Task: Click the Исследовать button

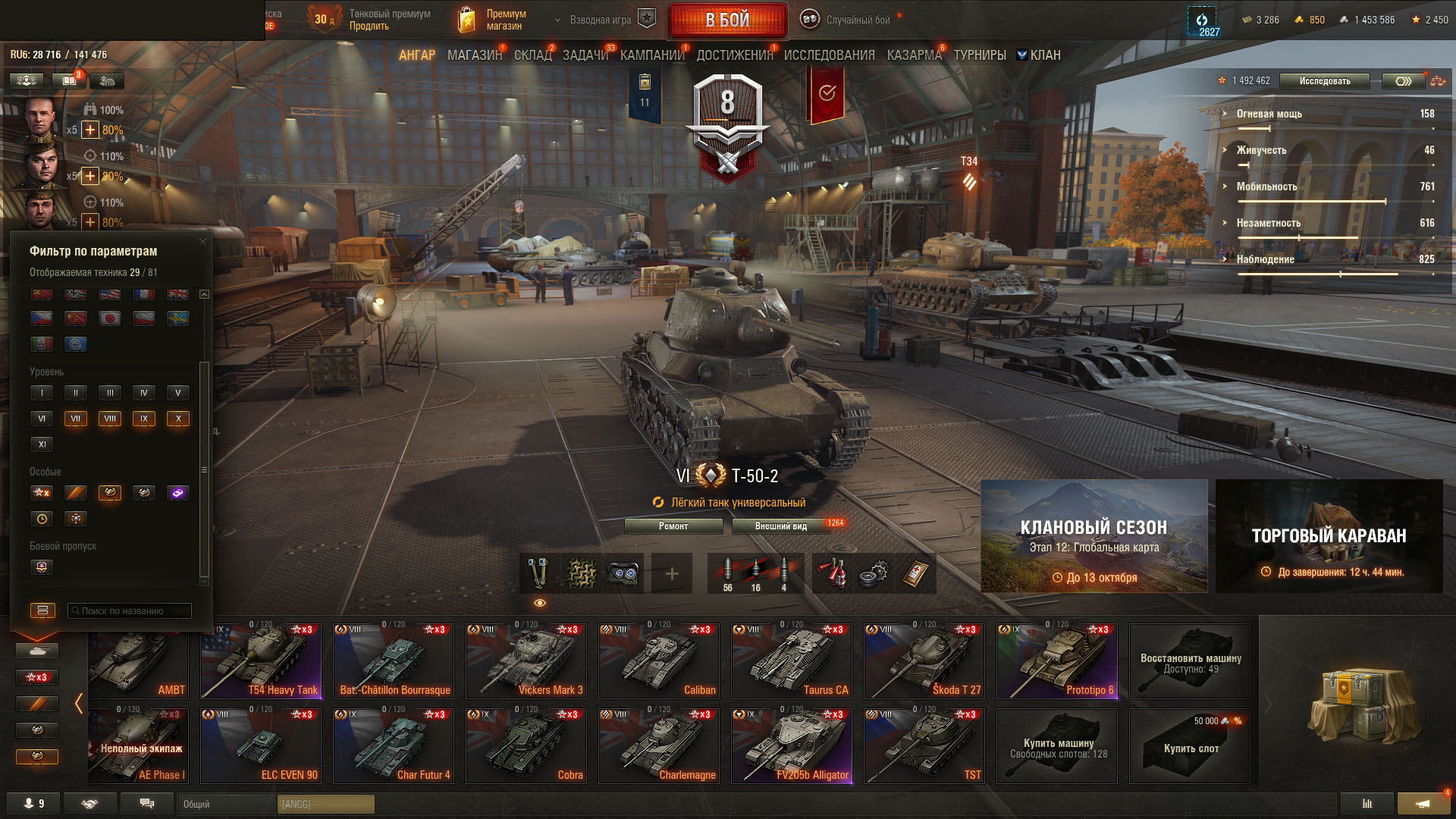Action: (x=1324, y=81)
